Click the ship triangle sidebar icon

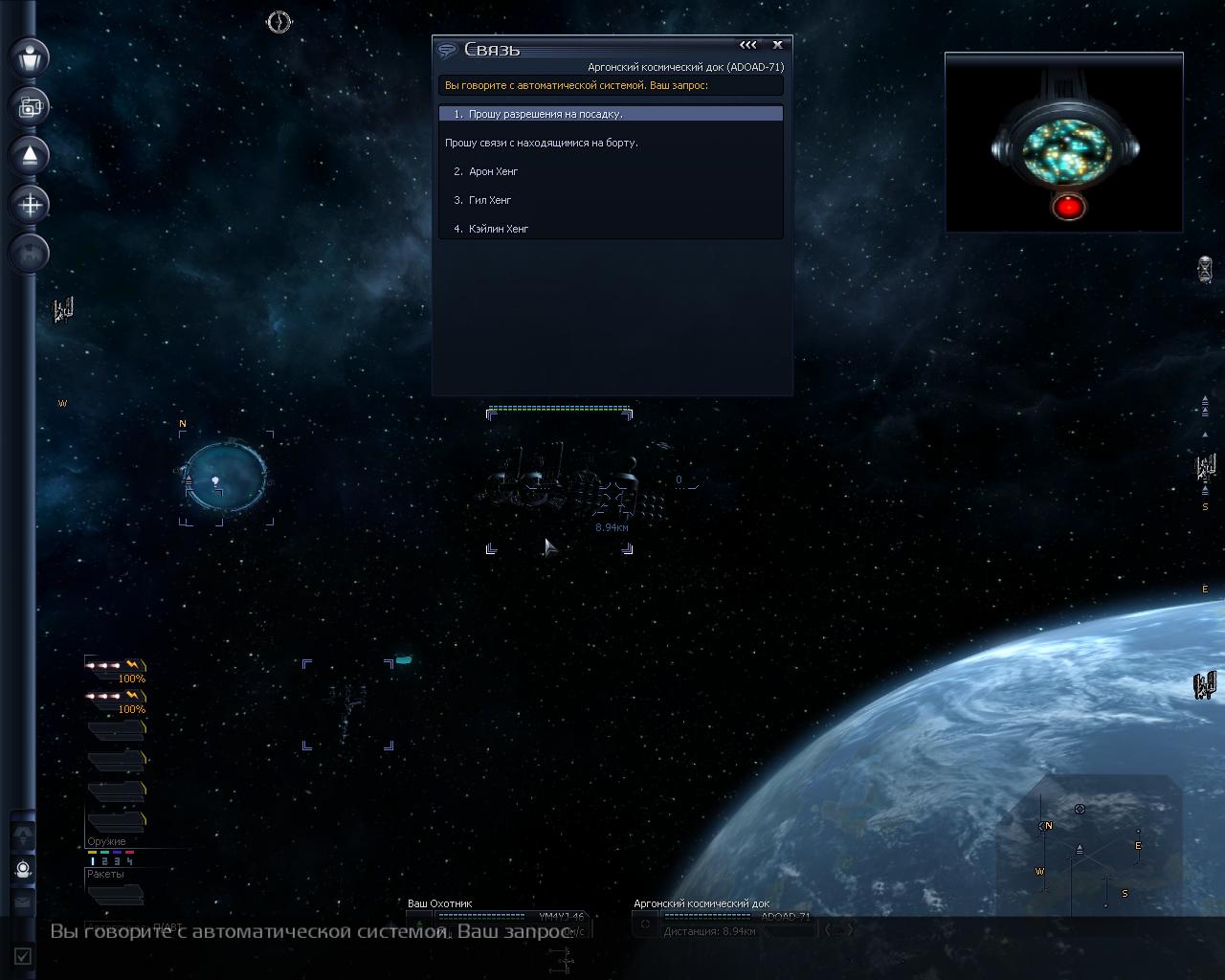pos(31,155)
